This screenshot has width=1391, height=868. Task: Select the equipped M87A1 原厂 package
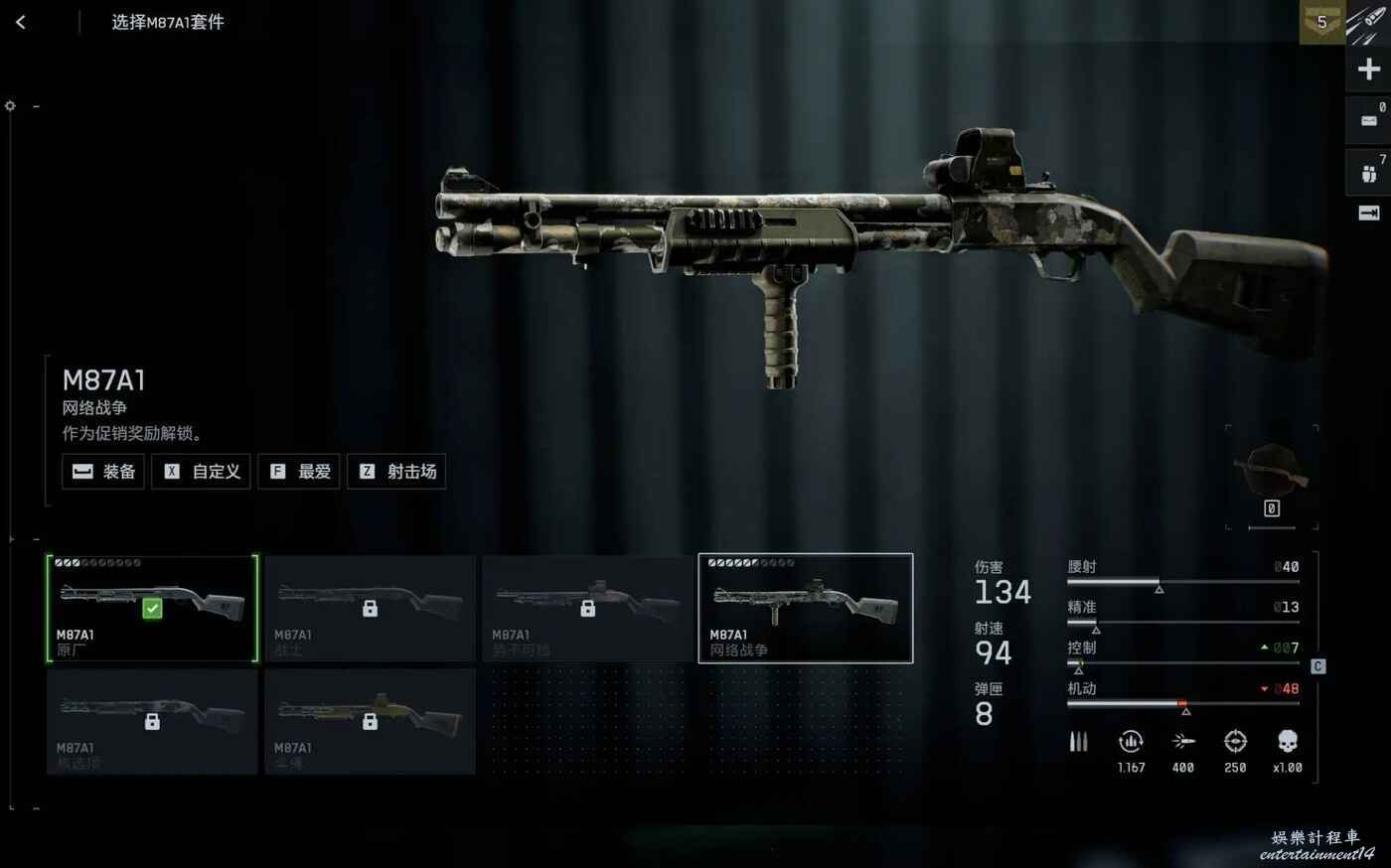152,609
